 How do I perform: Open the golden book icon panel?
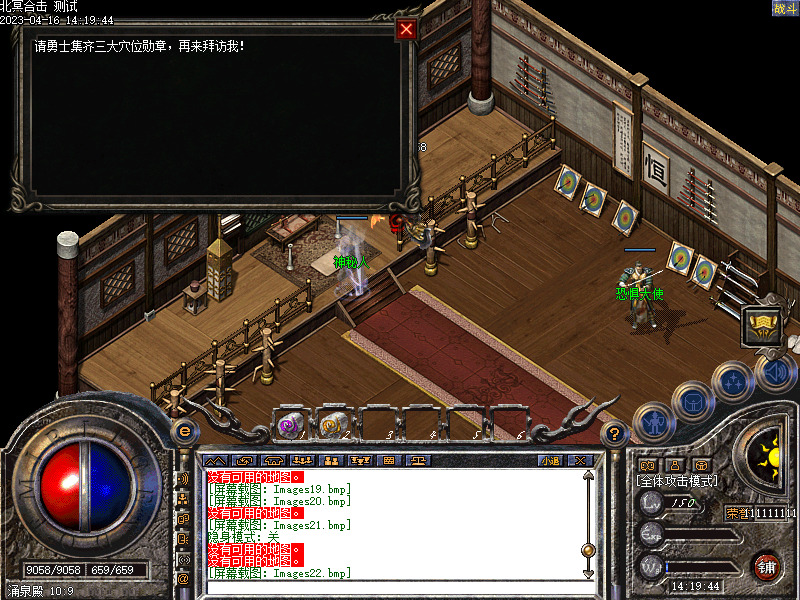point(761,328)
